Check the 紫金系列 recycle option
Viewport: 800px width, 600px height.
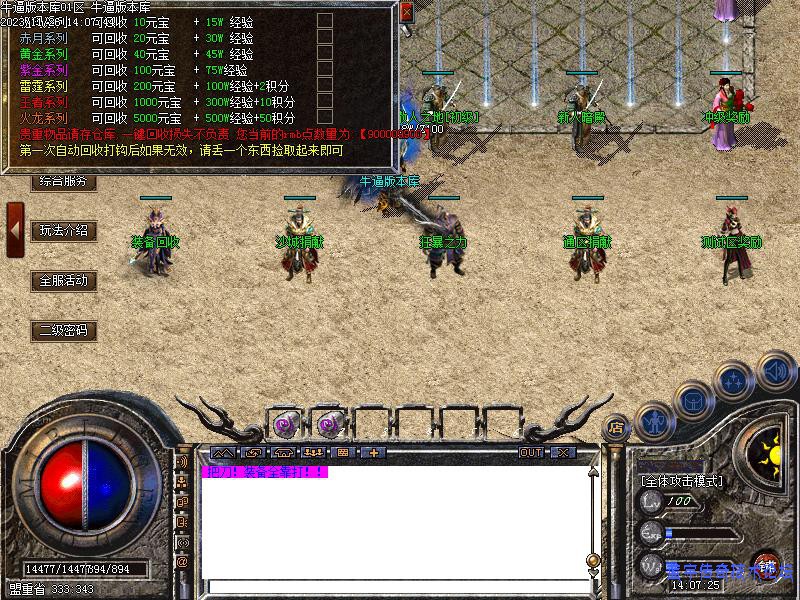point(325,70)
